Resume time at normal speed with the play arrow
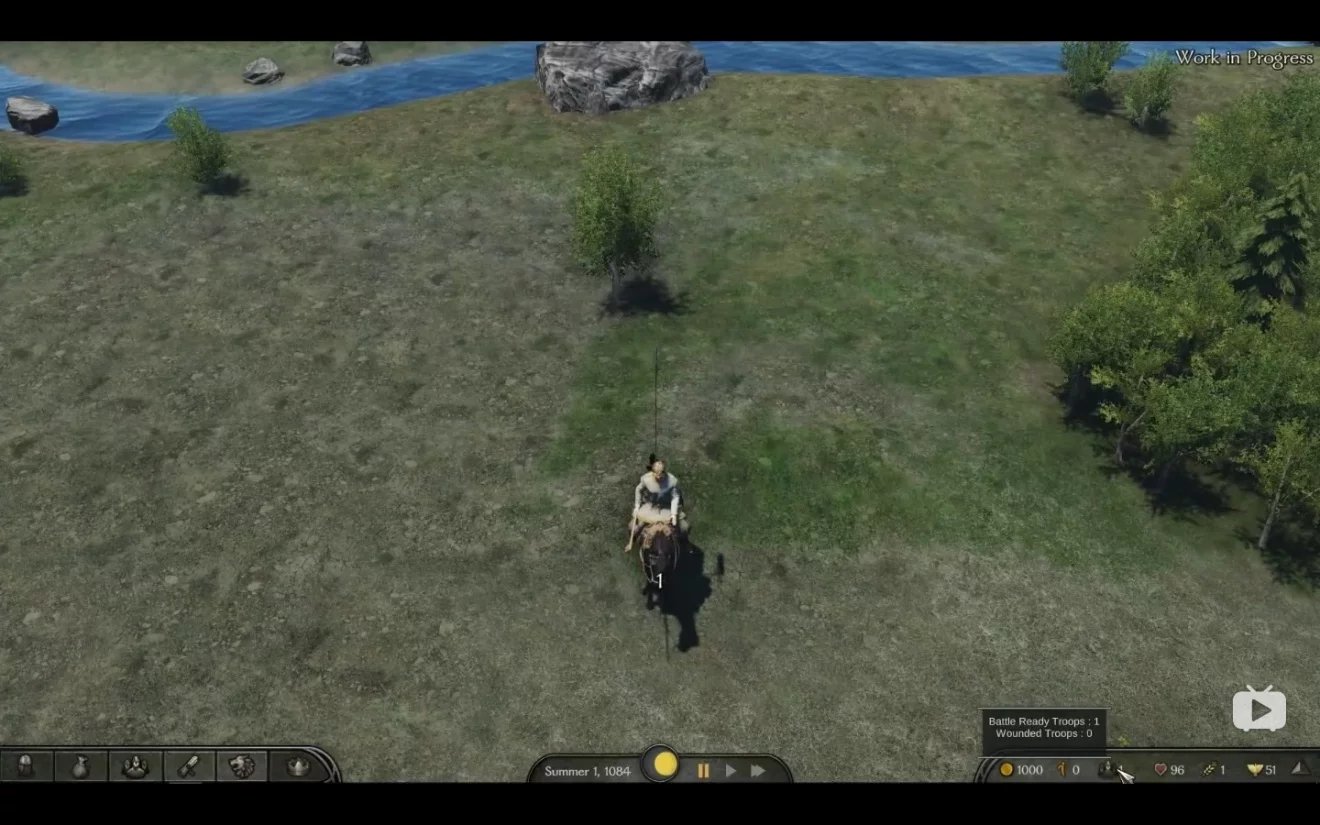The height and width of the screenshot is (825, 1320). pos(731,770)
